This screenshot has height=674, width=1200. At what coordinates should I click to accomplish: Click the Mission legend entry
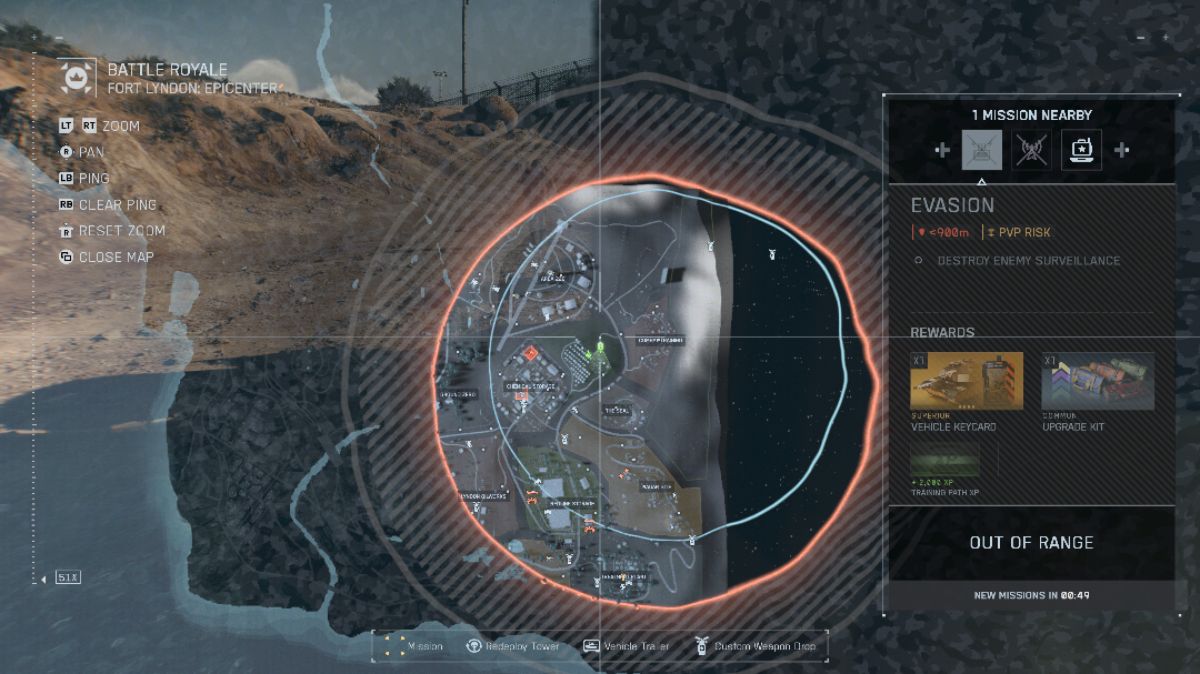(x=413, y=646)
